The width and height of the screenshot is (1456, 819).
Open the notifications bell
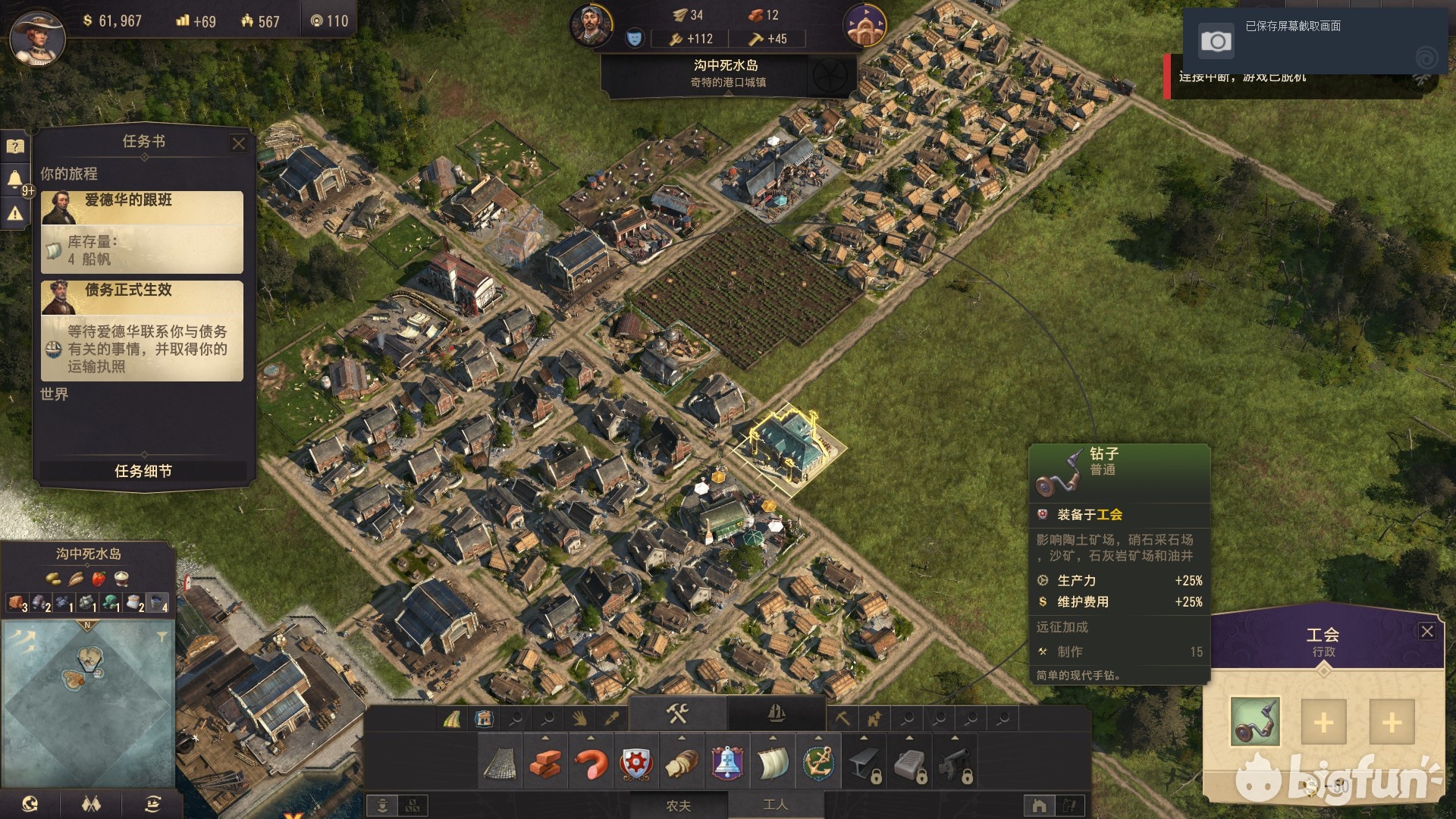click(x=14, y=180)
